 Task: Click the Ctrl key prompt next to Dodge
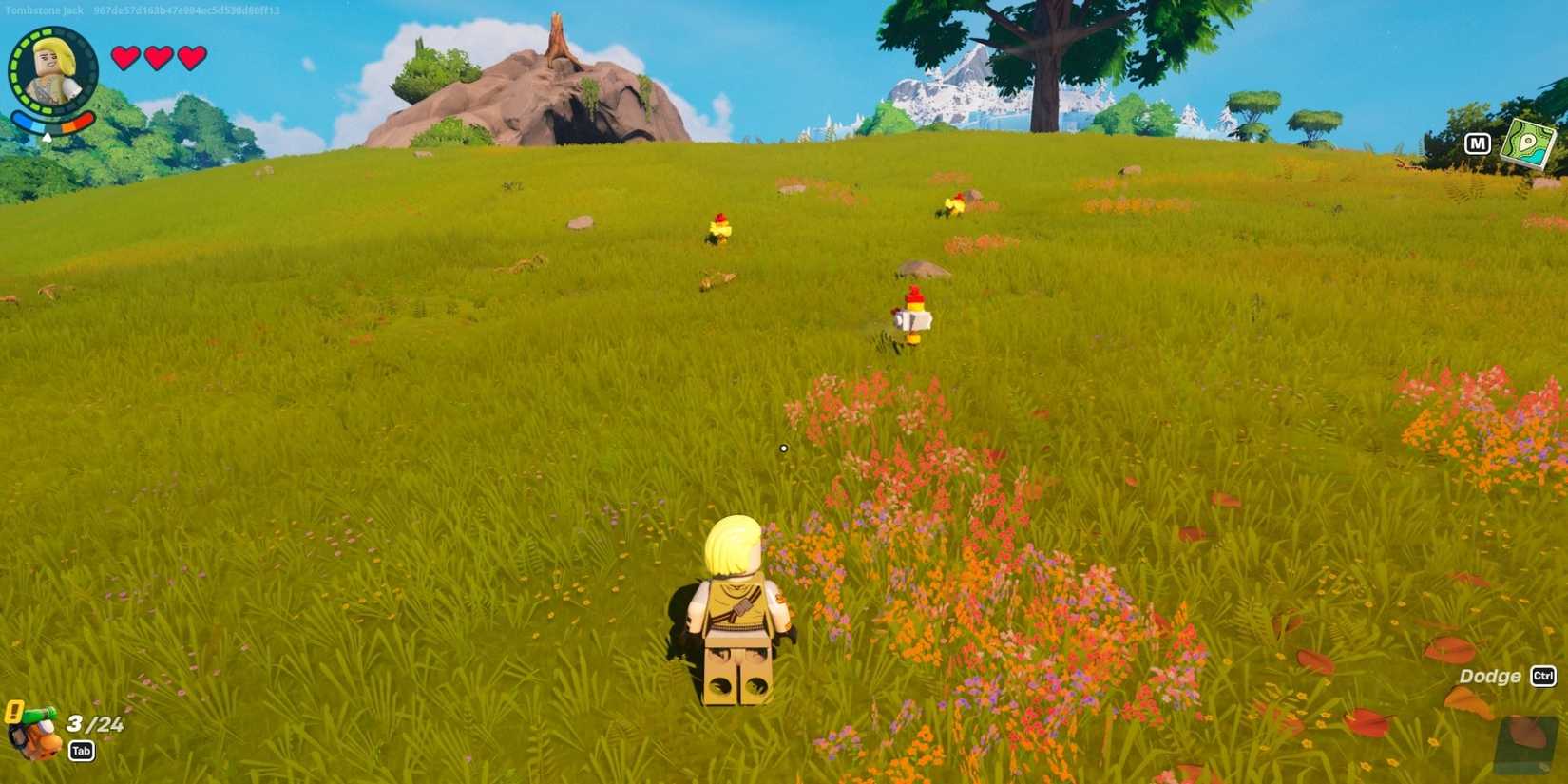1545,676
